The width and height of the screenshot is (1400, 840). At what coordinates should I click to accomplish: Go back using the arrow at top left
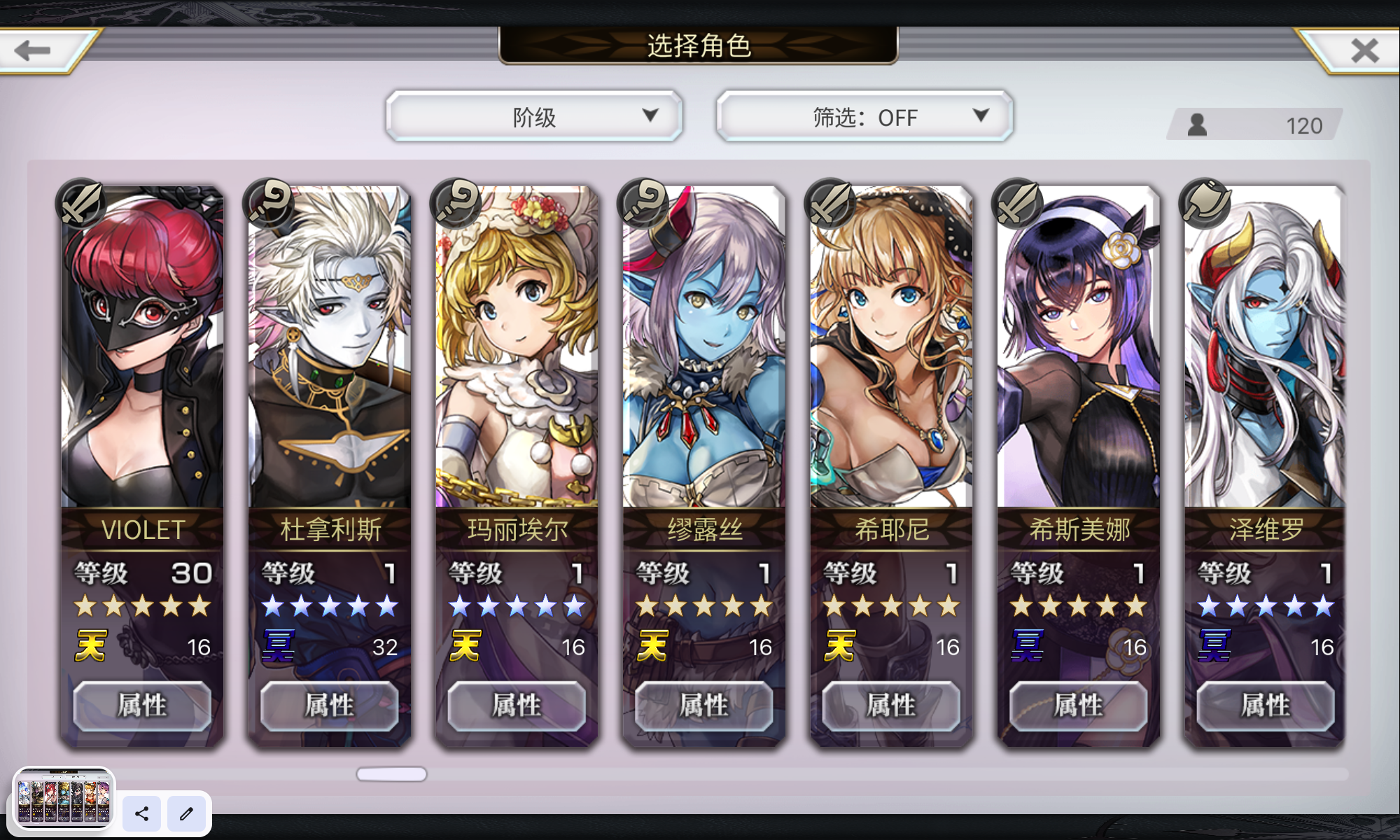tap(33, 49)
